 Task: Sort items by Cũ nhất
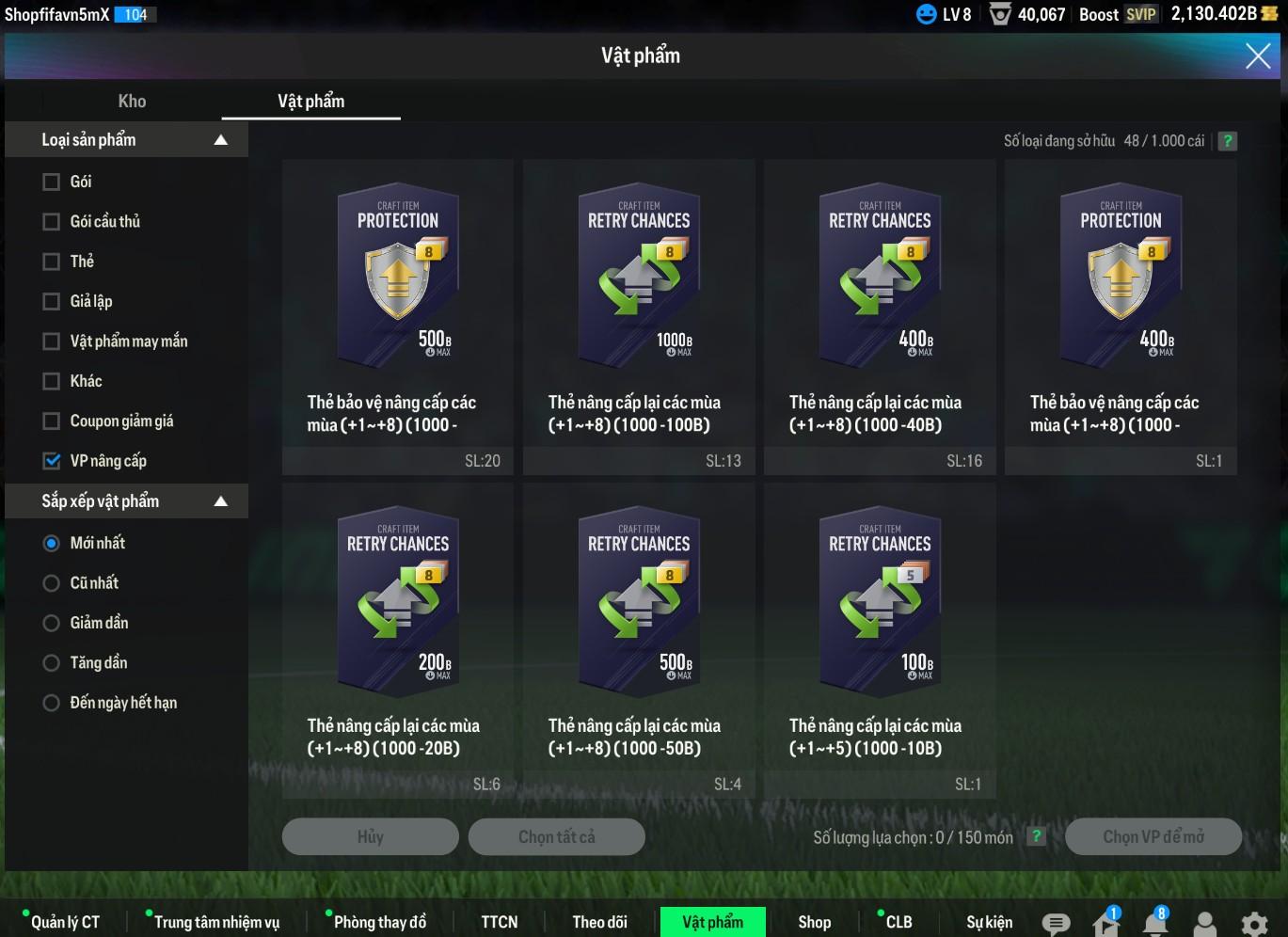(52, 583)
